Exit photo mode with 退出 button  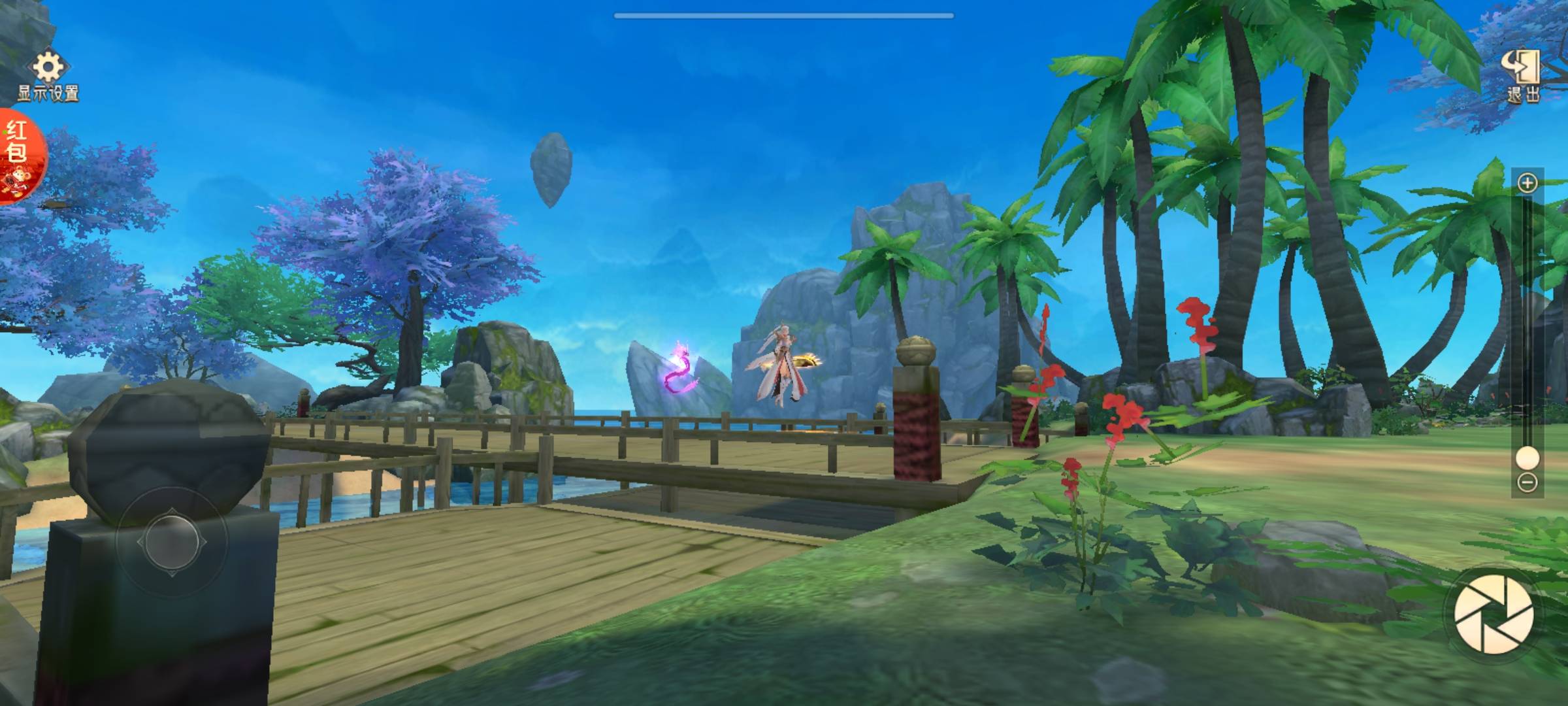1524,75
